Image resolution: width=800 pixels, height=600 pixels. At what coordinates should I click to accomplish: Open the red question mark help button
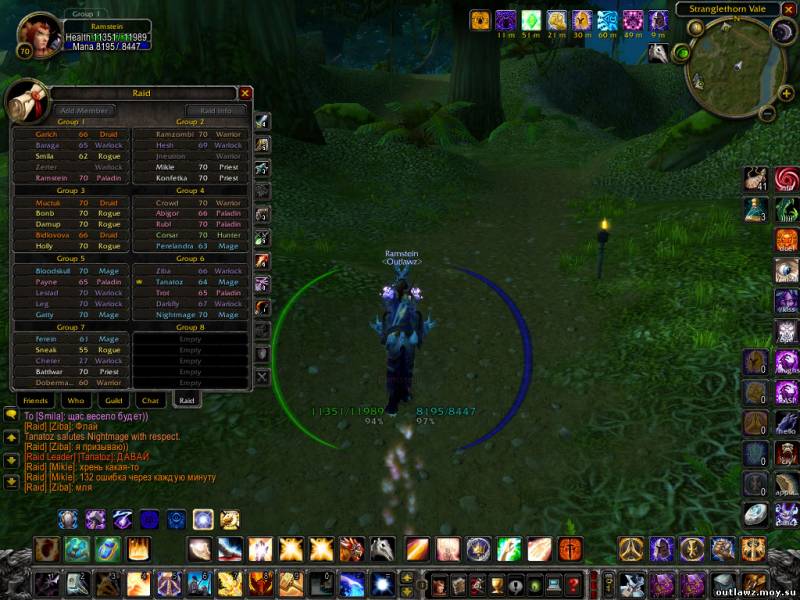point(573,584)
